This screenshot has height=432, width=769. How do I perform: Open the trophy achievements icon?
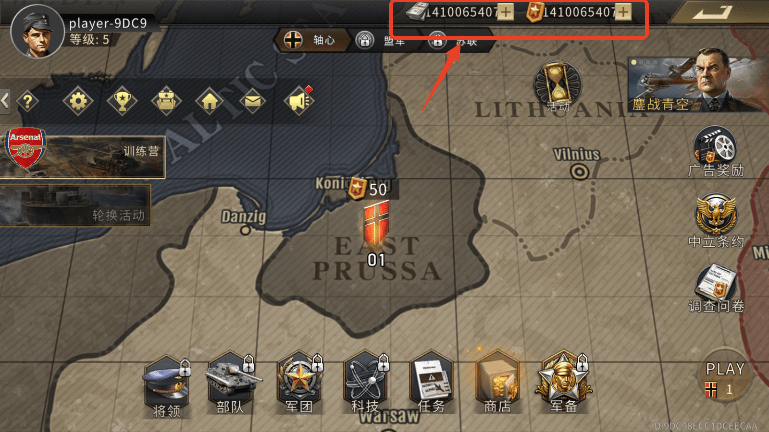point(121,100)
